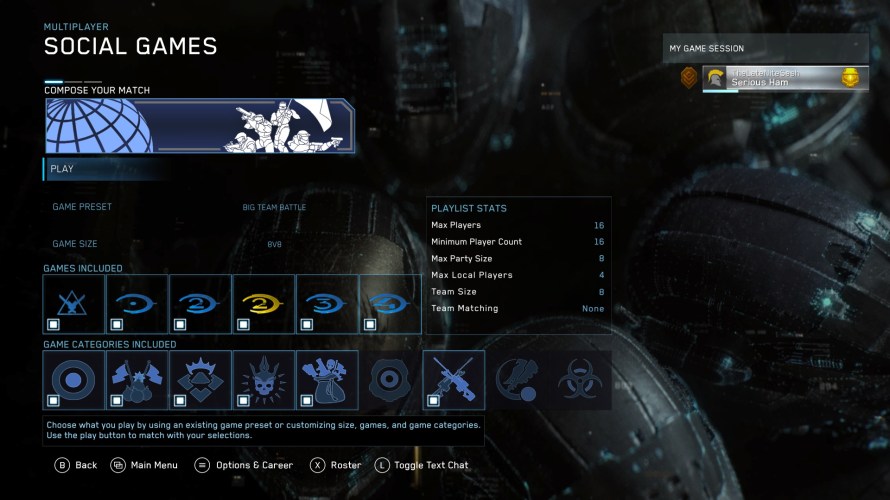Toggle the blue Halo 2 game tile

pyautogui.click(x=200, y=303)
